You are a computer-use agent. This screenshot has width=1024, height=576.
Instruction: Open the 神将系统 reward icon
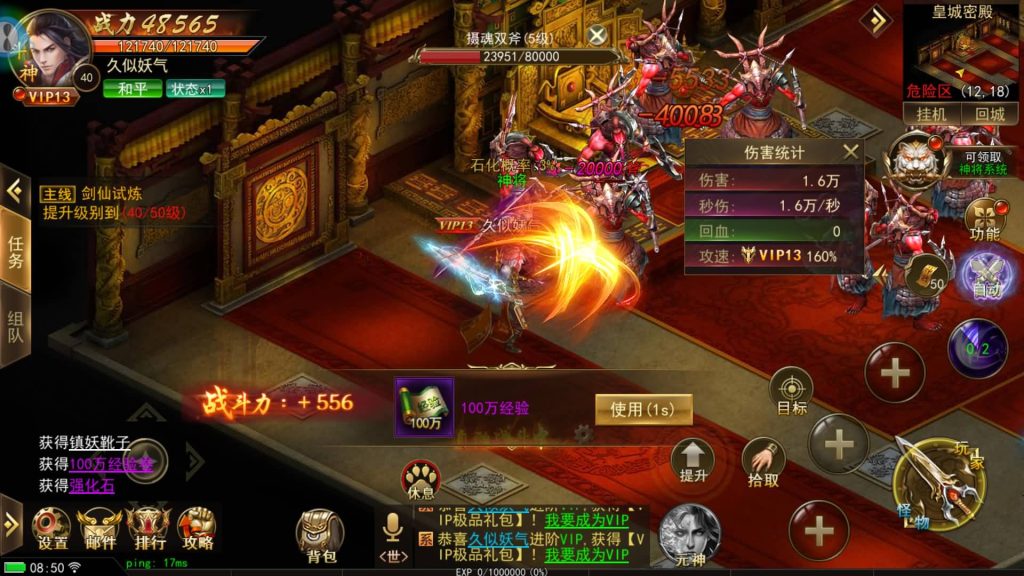point(916,160)
